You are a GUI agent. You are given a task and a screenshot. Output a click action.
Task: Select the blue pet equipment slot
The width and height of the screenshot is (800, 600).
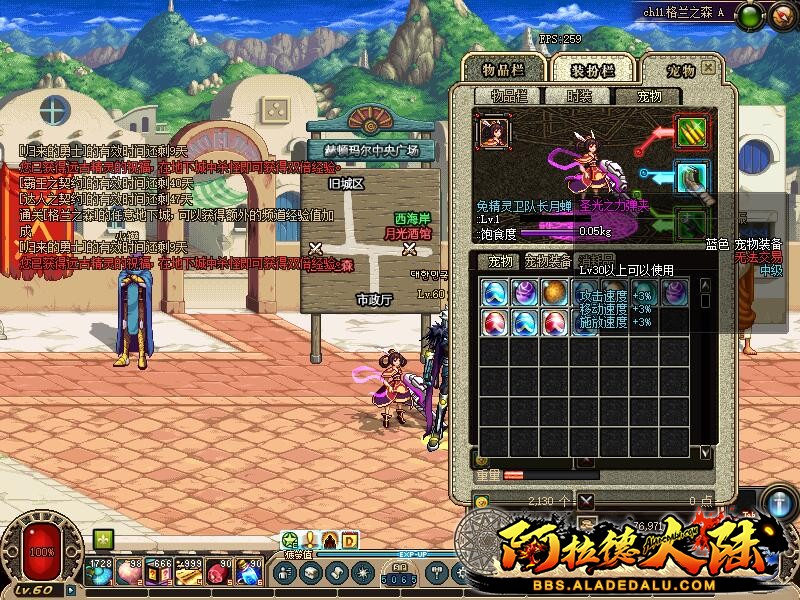pyautogui.click(x=692, y=176)
